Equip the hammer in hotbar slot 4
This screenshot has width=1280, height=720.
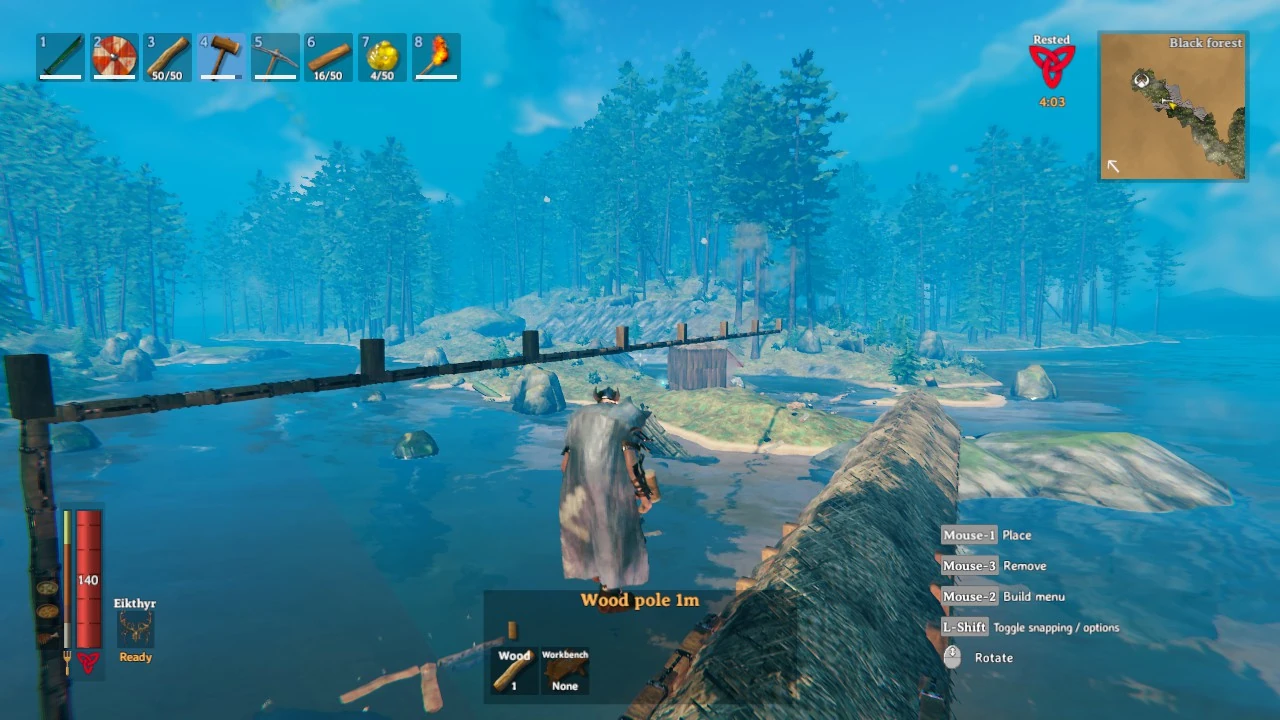pos(221,57)
